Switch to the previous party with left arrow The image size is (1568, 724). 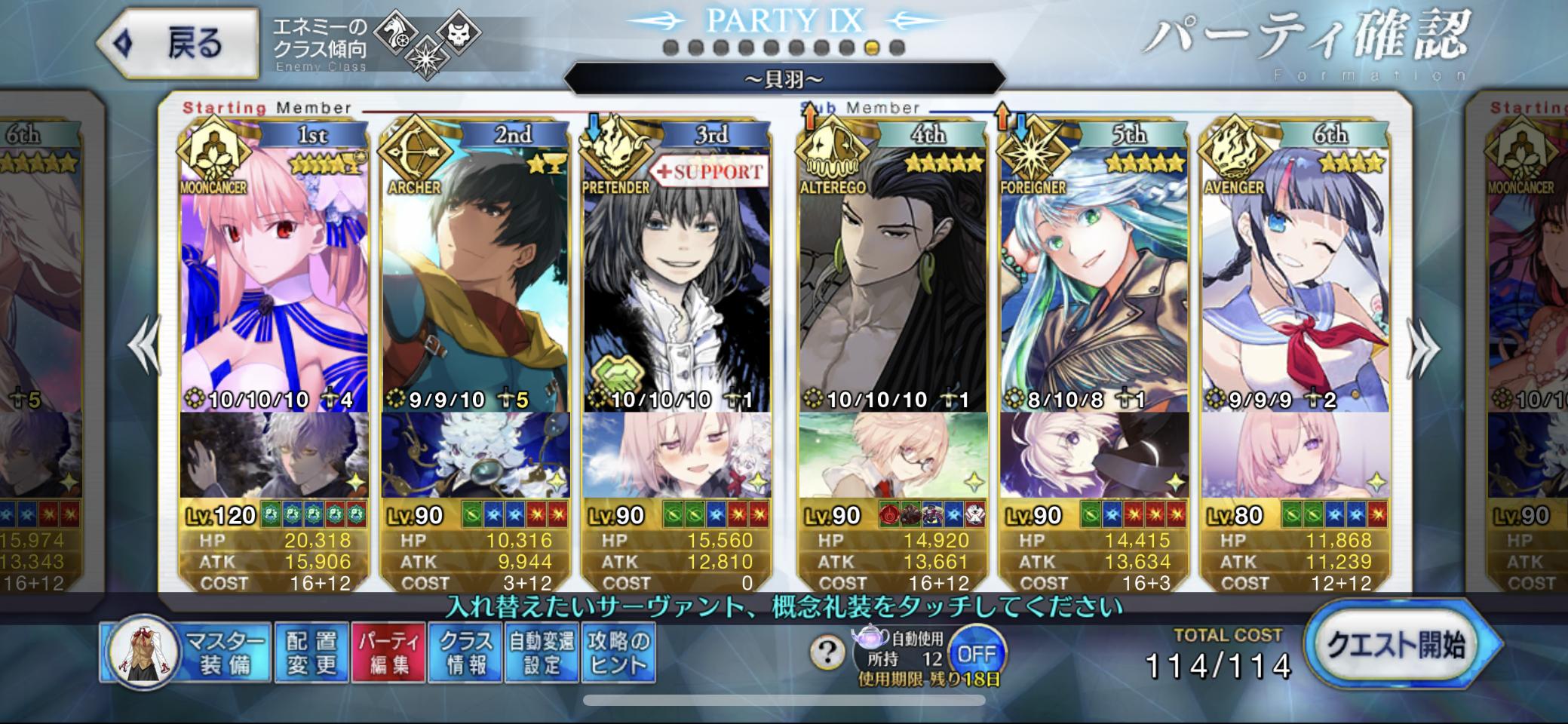[x=144, y=347]
